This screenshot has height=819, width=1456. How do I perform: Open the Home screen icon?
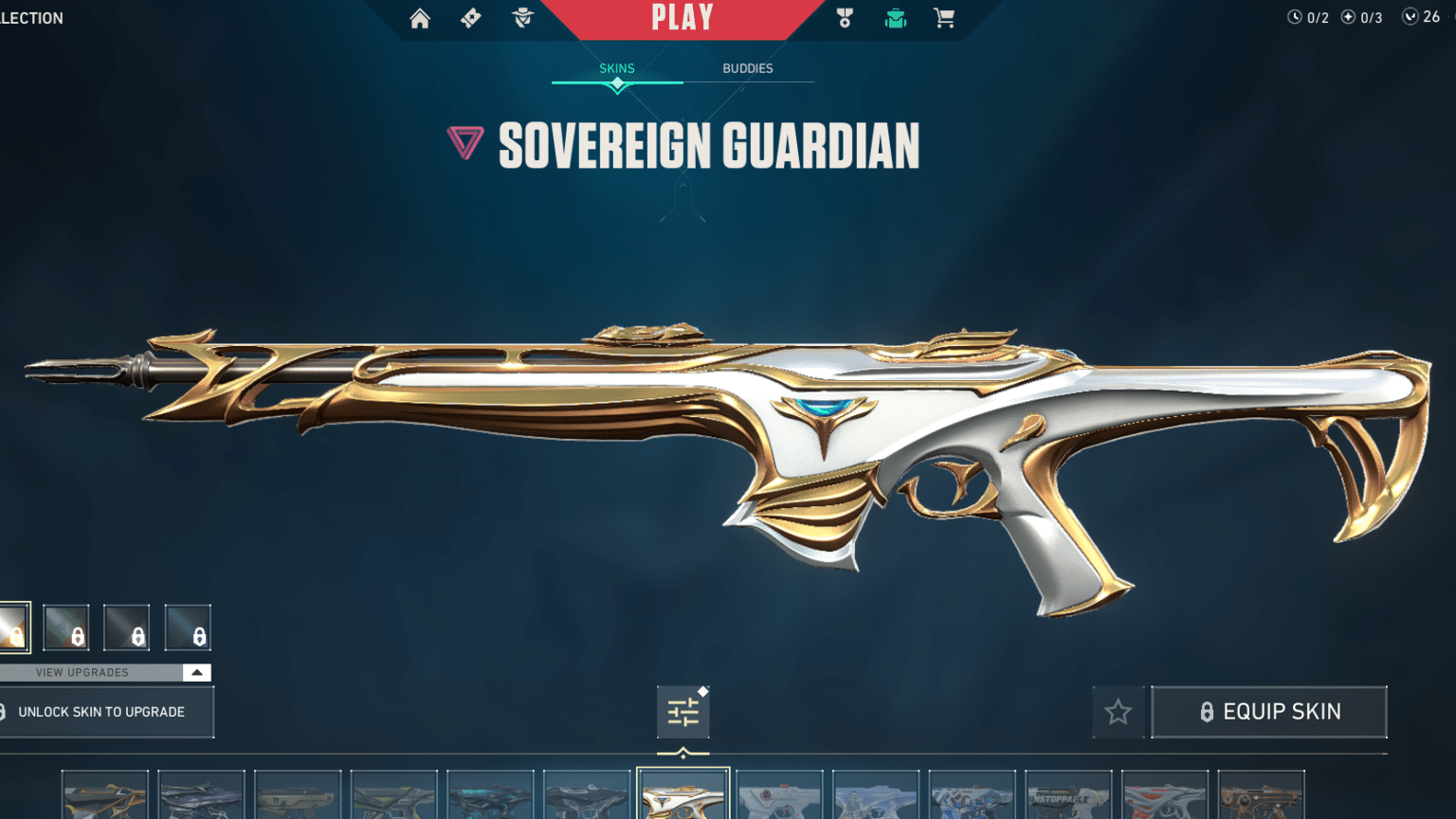[420, 18]
